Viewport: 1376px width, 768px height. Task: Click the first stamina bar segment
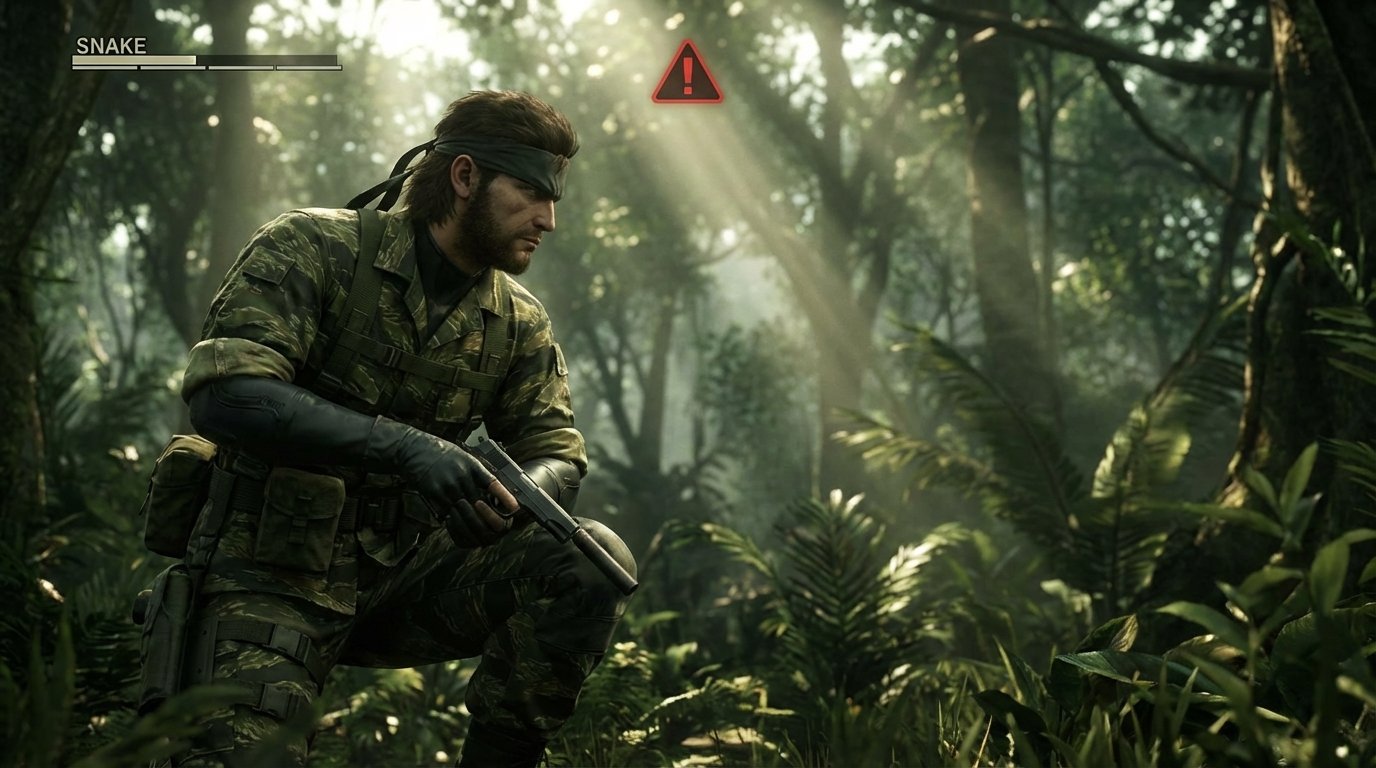tap(105, 70)
